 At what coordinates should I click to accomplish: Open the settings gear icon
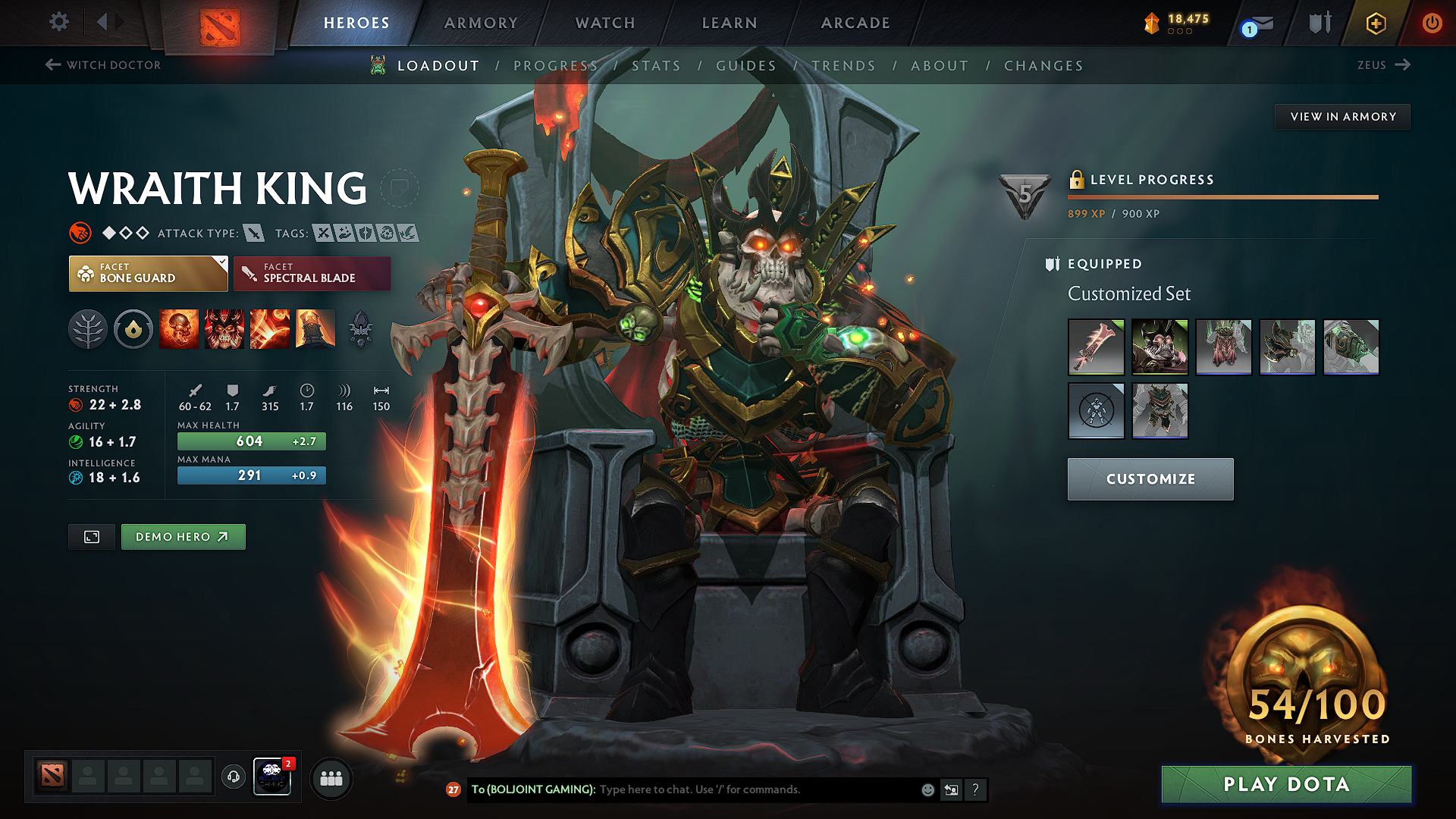[58, 22]
